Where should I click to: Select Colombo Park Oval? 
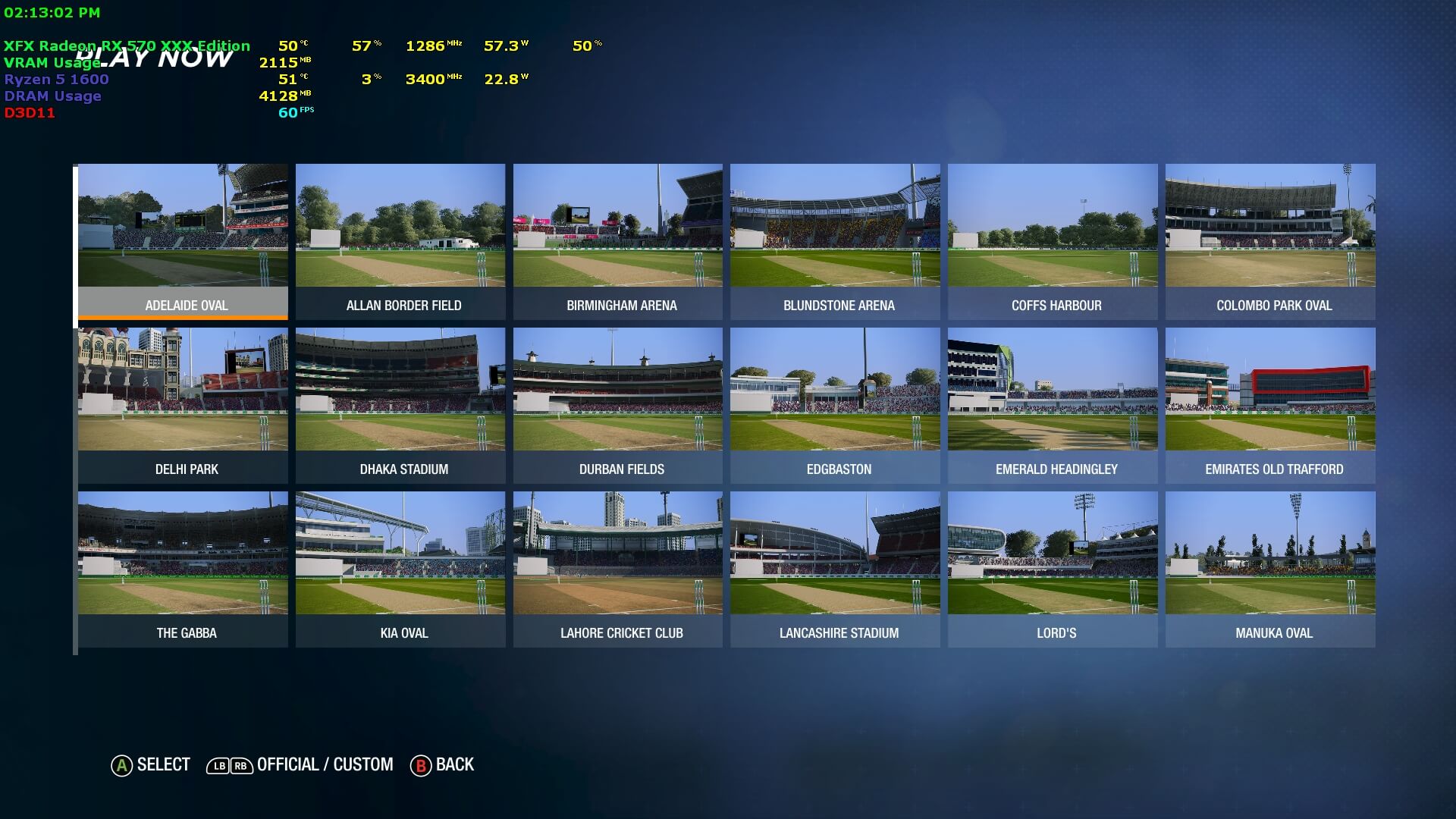pyautogui.click(x=1270, y=241)
